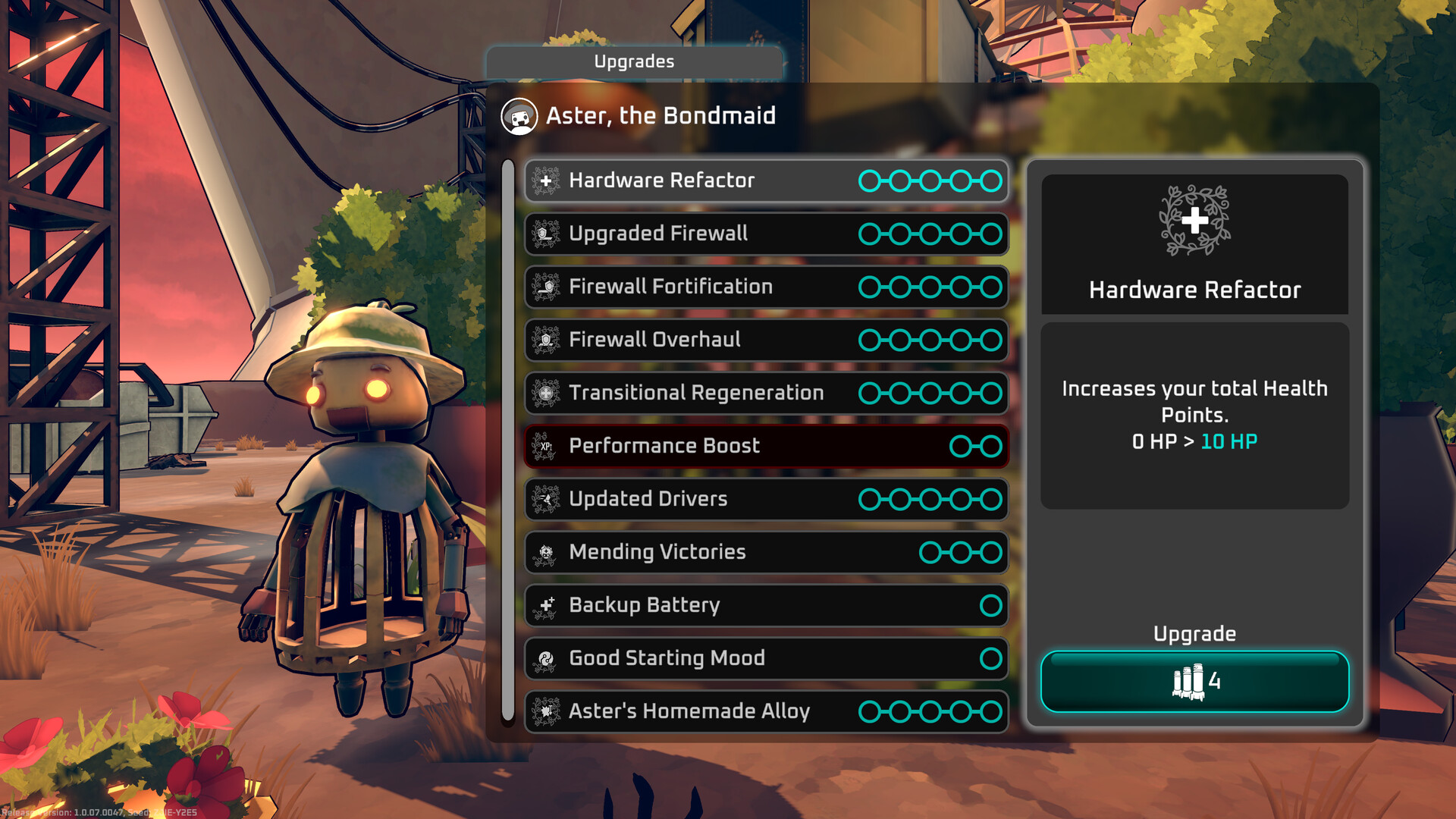The height and width of the screenshot is (819, 1456).
Task: Choose the Updated Drivers upgrade
Action: coord(766,499)
